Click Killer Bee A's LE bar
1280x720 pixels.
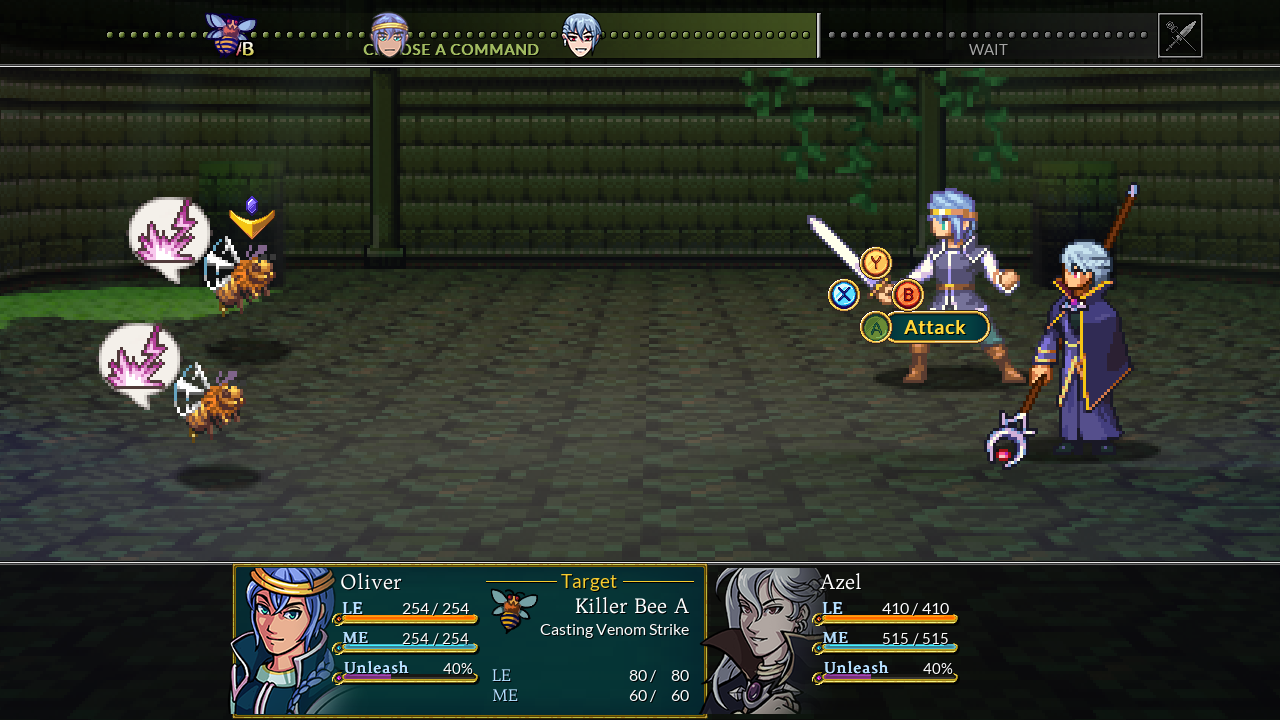point(590,676)
